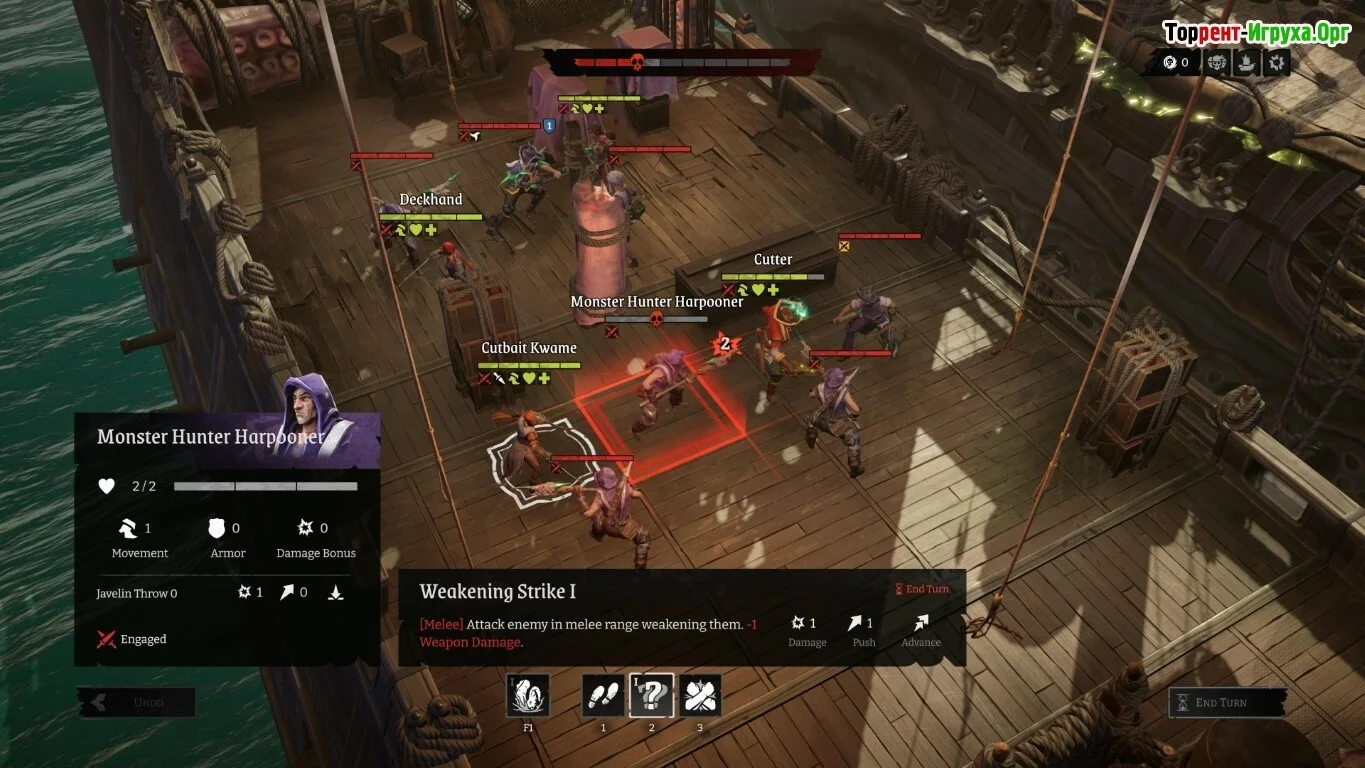The image size is (1365, 768).
Task: Open the skull crew icon menu
Action: [1217, 63]
